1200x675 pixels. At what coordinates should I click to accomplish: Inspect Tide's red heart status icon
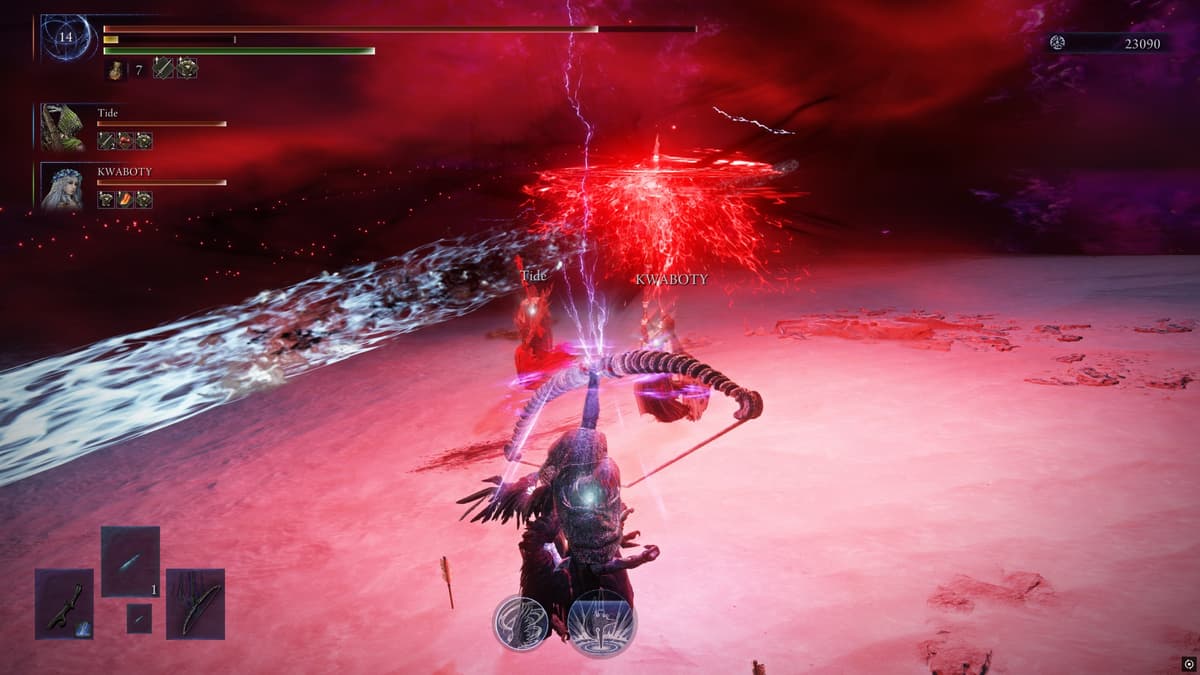125,141
